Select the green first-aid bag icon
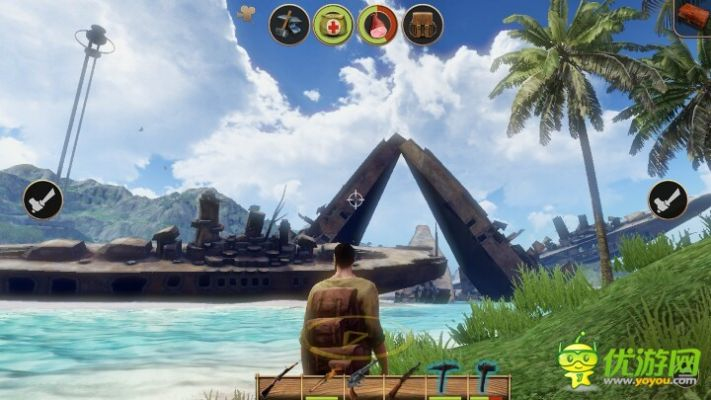This screenshot has width=711, height=400. (x=333, y=24)
